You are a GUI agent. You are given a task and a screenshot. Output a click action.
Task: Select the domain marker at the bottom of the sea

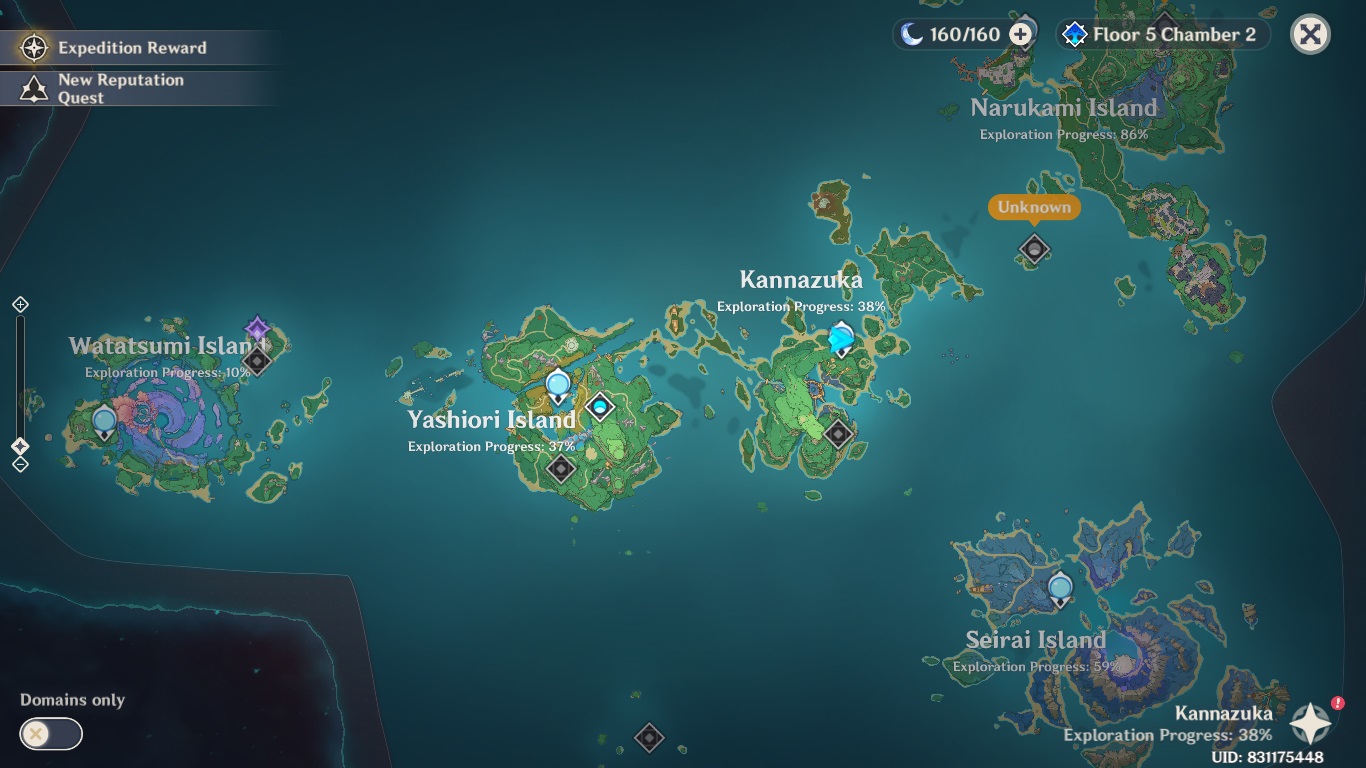click(x=649, y=738)
